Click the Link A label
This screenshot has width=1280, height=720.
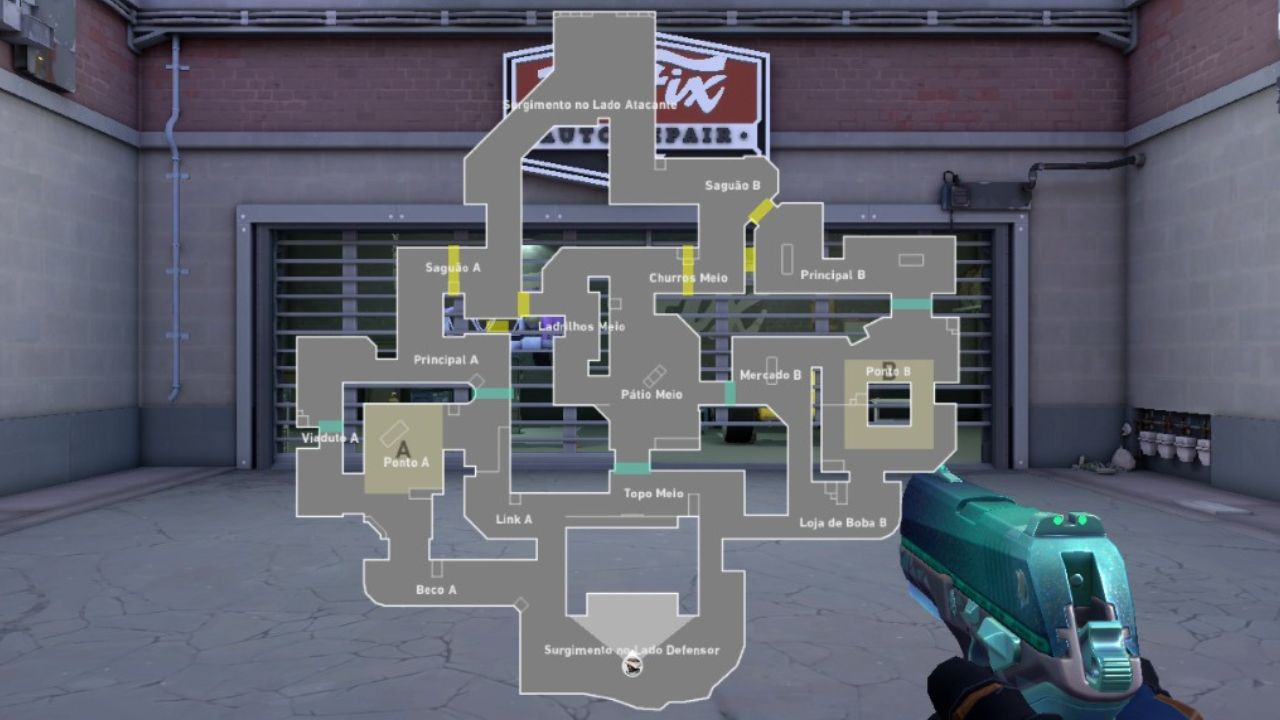click(513, 519)
